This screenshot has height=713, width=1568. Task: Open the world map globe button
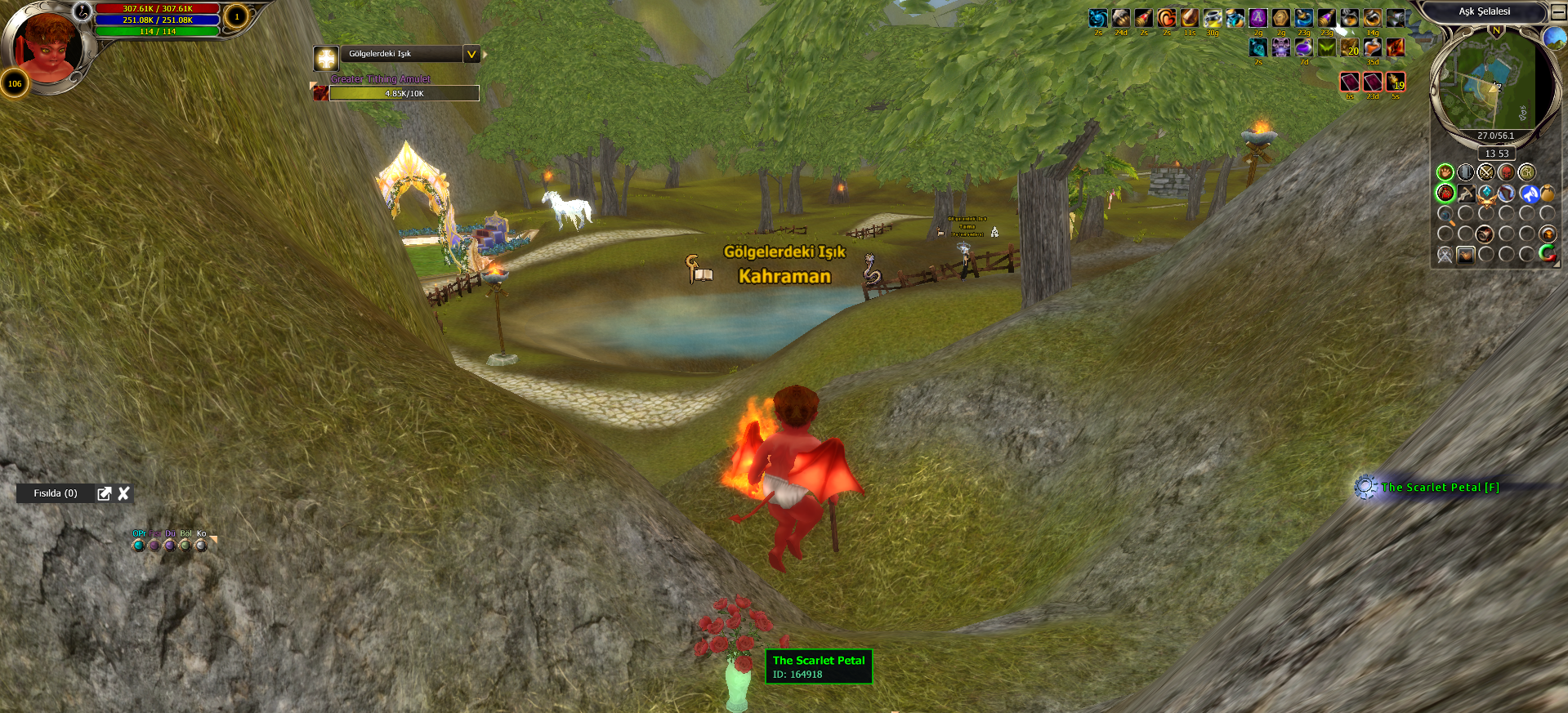pyautogui.click(x=1554, y=38)
